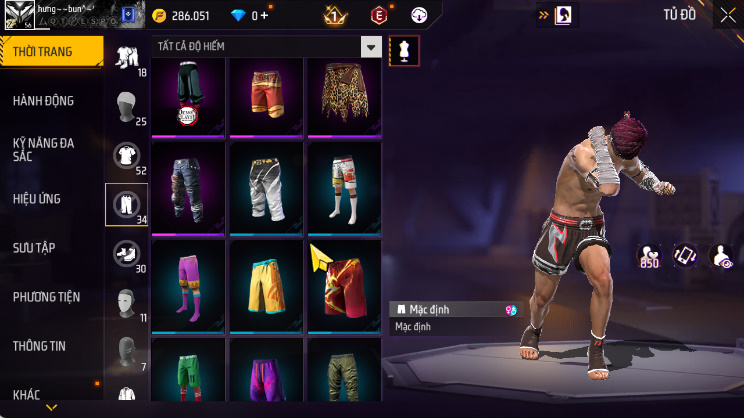This screenshot has width=744, height=418.
Task: Choose the yellow shorts item
Action: tap(266, 285)
